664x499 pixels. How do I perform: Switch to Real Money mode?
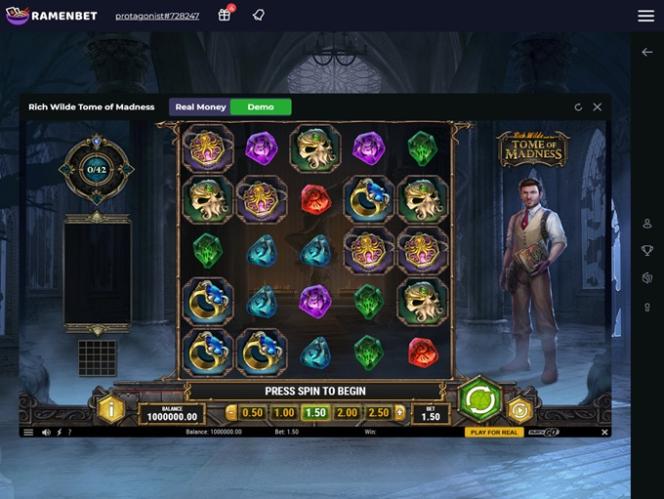point(199,107)
